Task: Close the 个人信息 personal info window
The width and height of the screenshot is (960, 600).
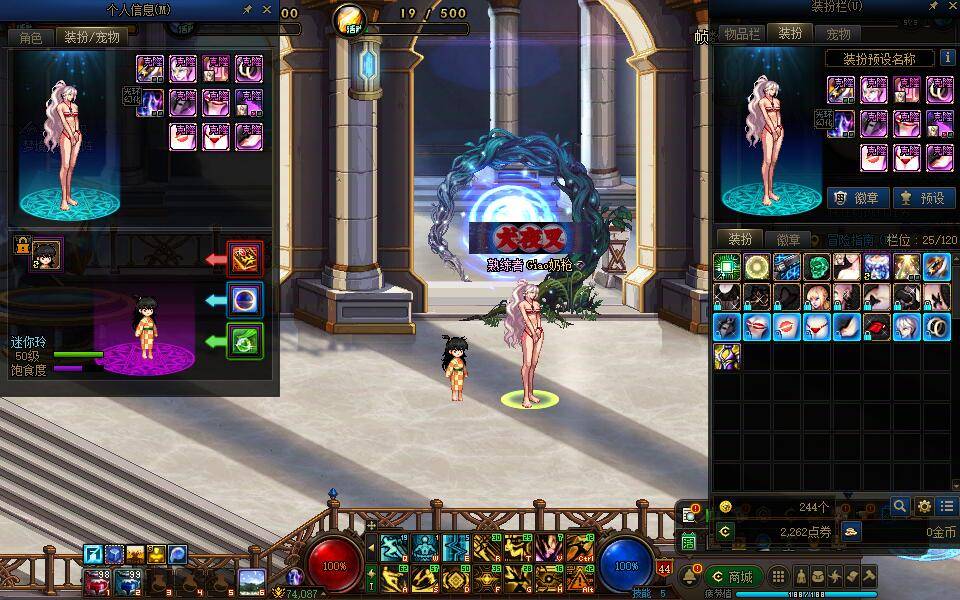Action: tap(267, 9)
